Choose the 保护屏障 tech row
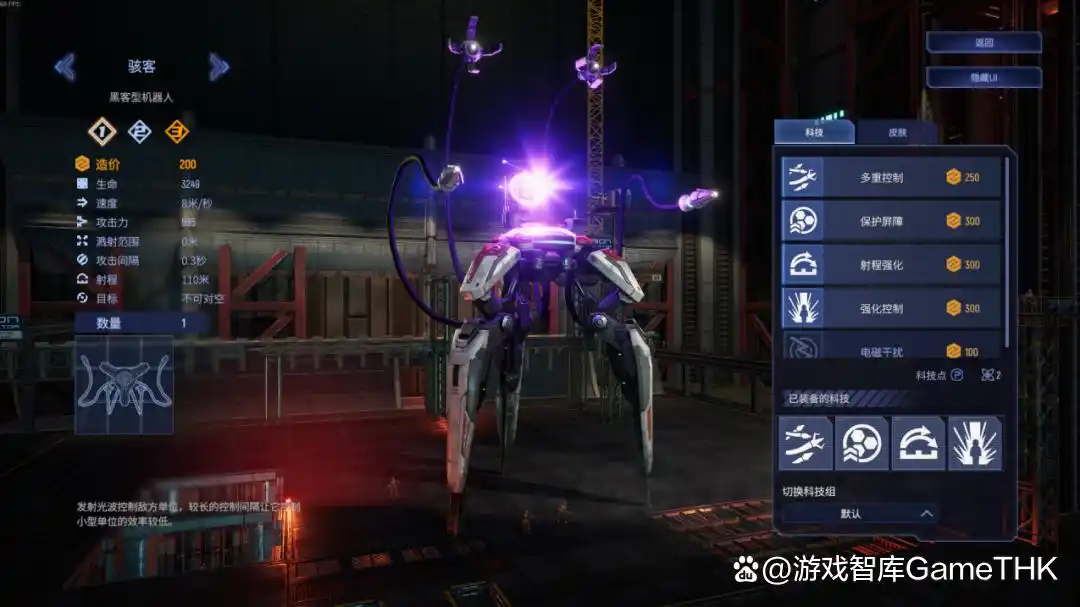The height and width of the screenshot is (607, 1080). [891, 221]
